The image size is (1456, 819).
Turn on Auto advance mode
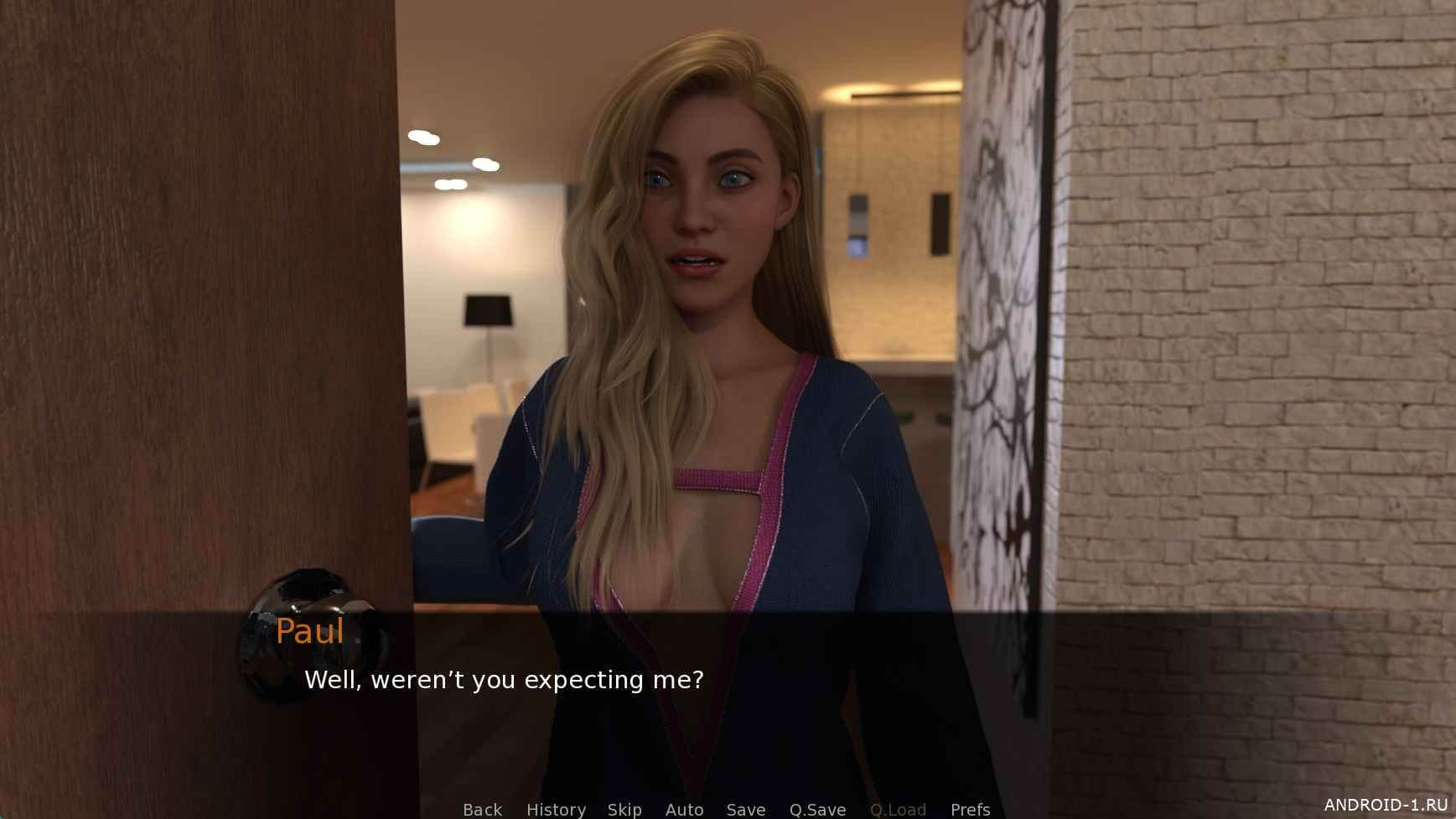point(684,809)
